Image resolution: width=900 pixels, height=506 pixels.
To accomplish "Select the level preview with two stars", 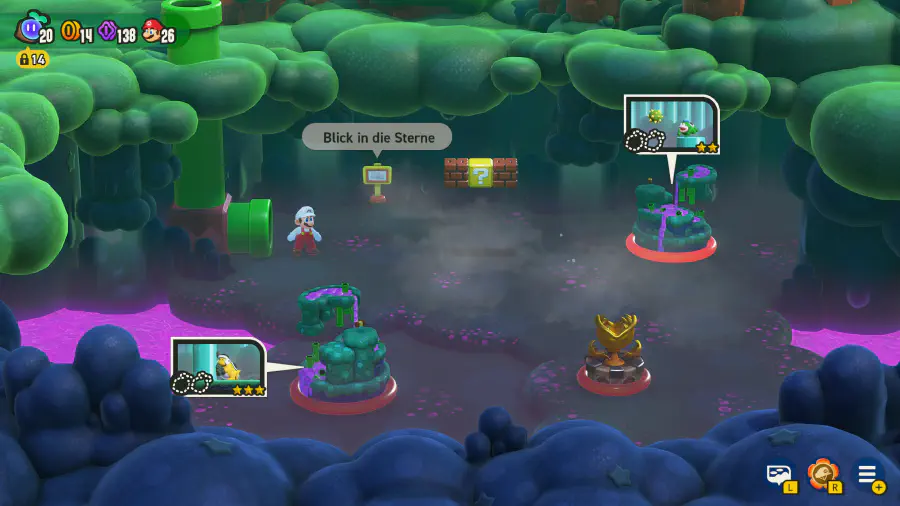I will point(672,125).
